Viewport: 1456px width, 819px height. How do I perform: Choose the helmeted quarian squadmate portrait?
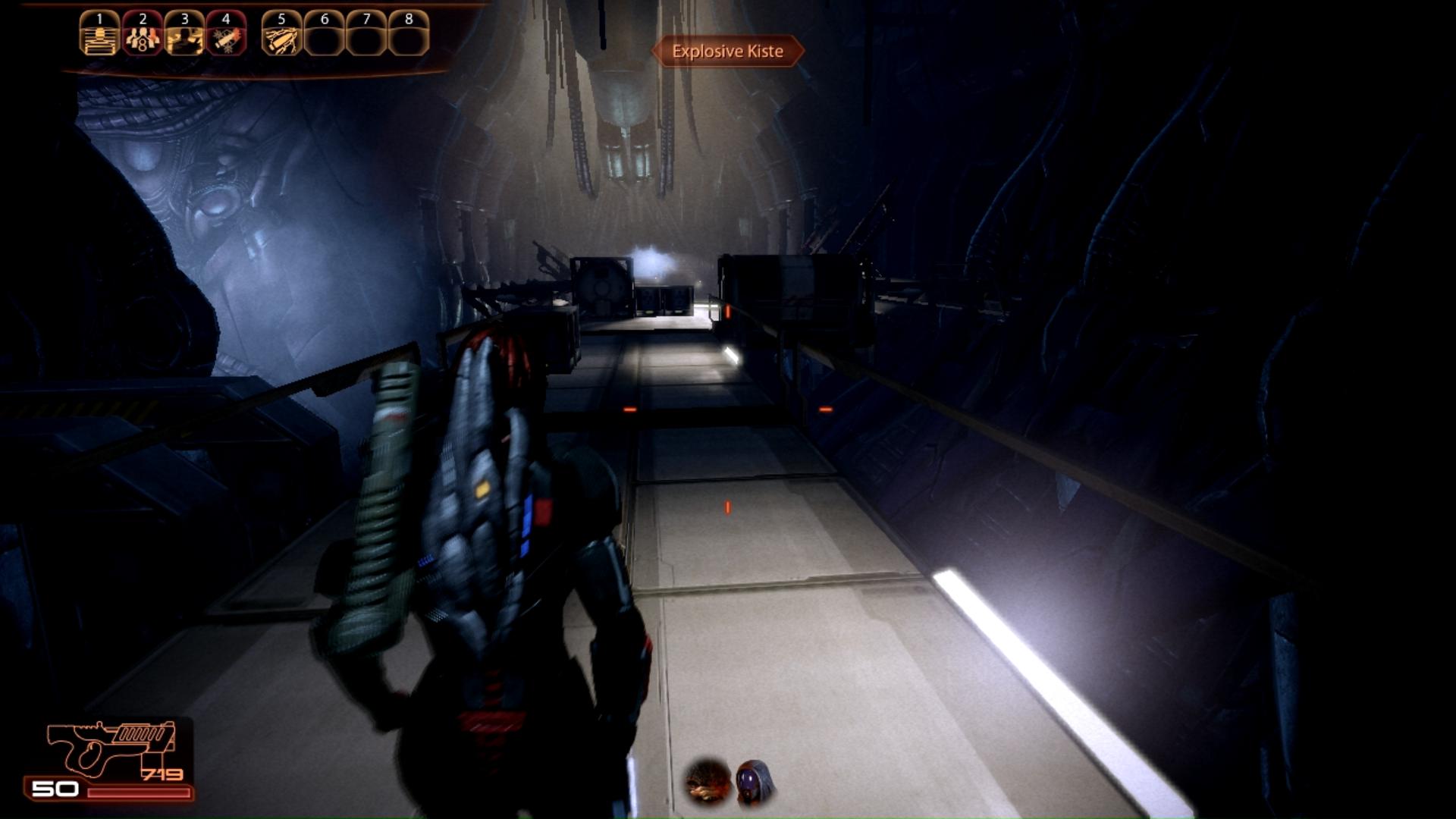755,782
